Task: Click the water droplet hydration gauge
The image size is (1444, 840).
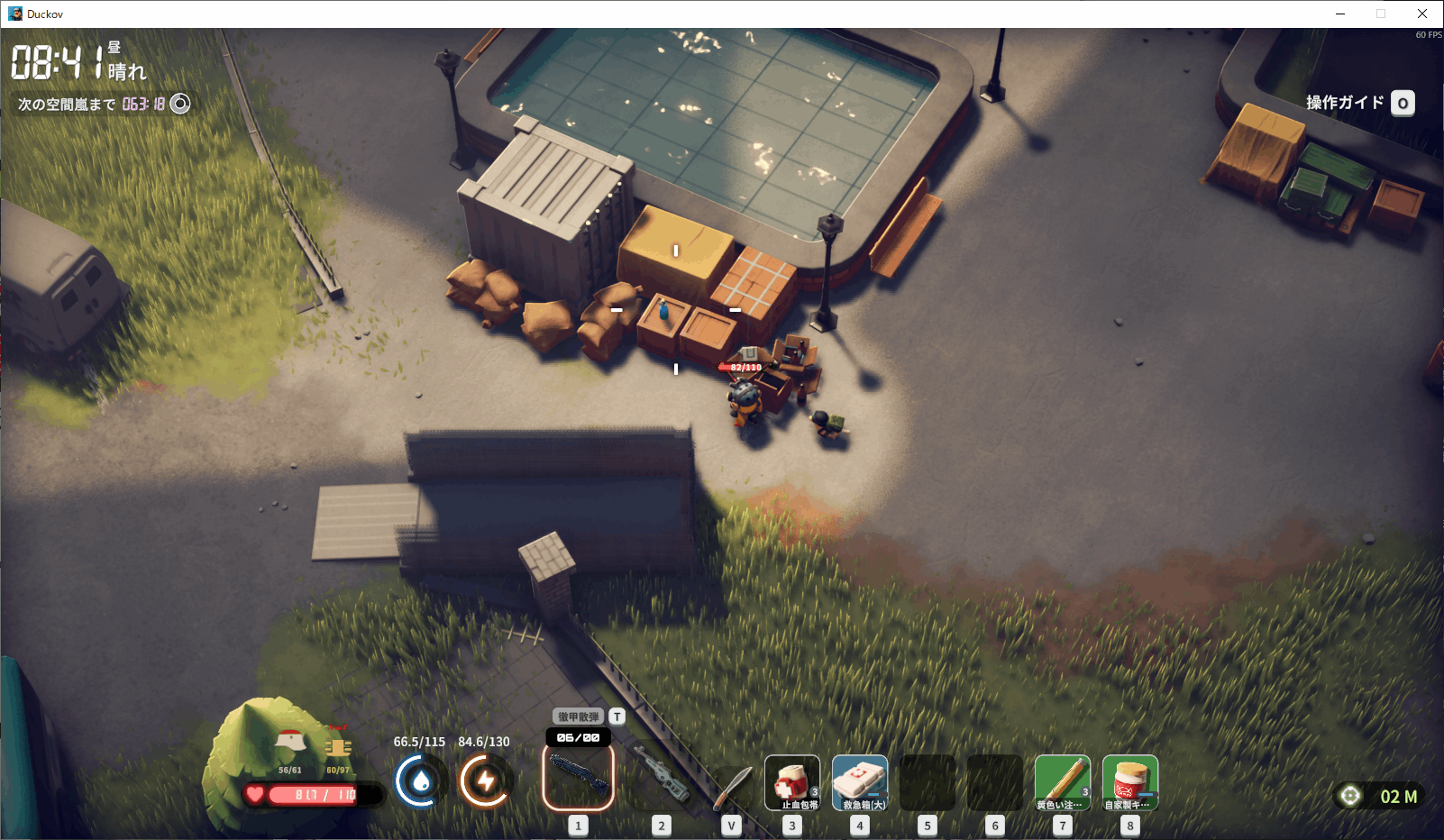Action: [x=420, y=781]
